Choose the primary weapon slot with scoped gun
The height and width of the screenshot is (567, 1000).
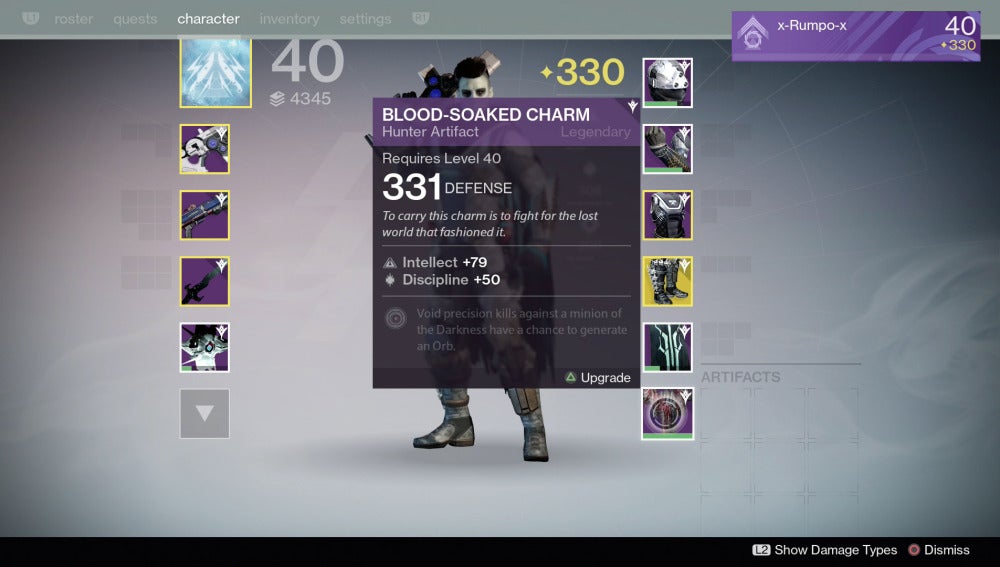(x=205, y=149)
